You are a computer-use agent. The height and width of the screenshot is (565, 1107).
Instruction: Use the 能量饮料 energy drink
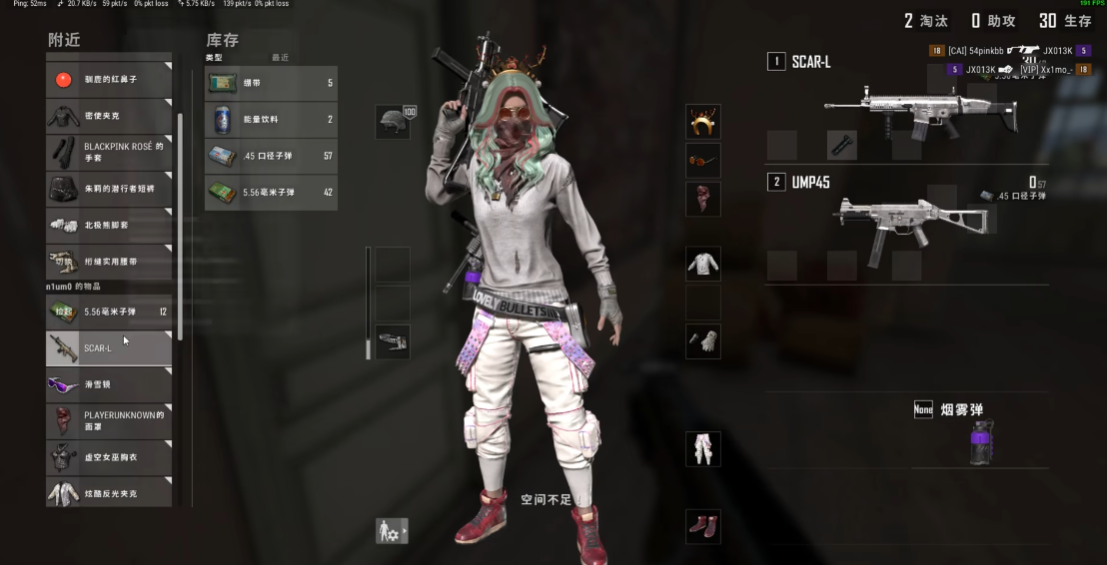(x=270, y=120)
